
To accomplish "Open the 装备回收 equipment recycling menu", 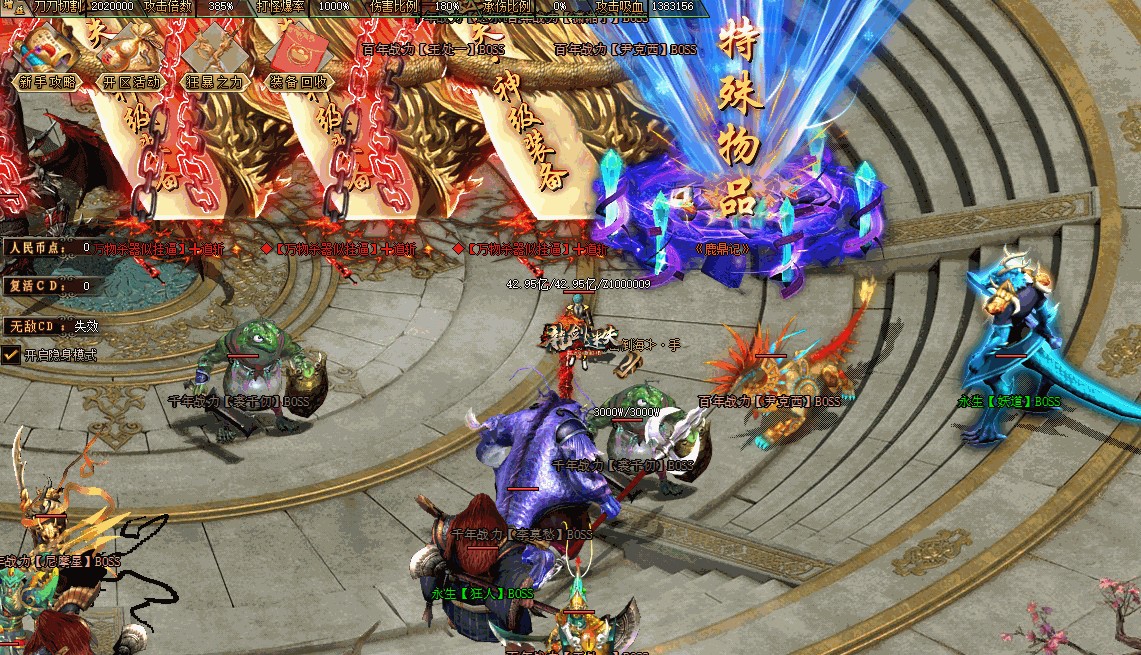I will [299, 82].
